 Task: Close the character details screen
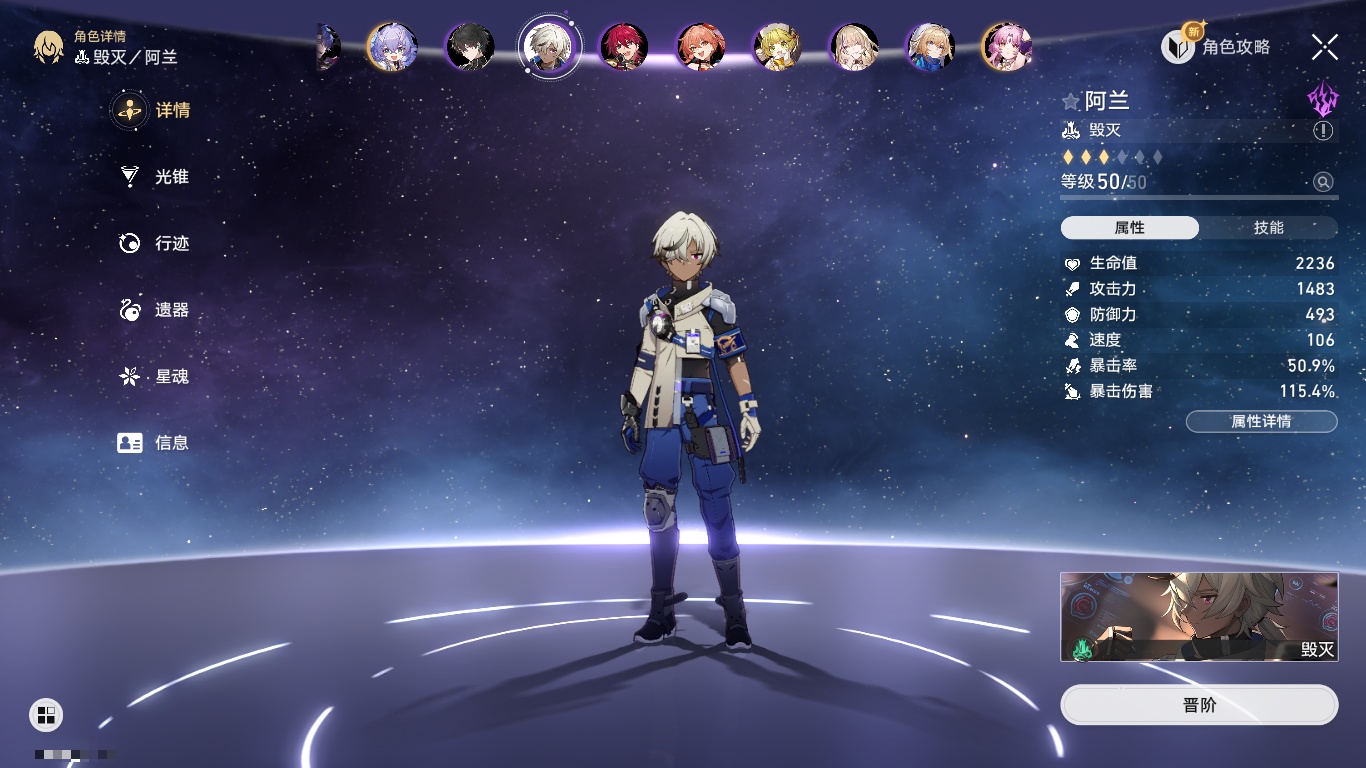pyautogui.click(x=1325, y=46)
